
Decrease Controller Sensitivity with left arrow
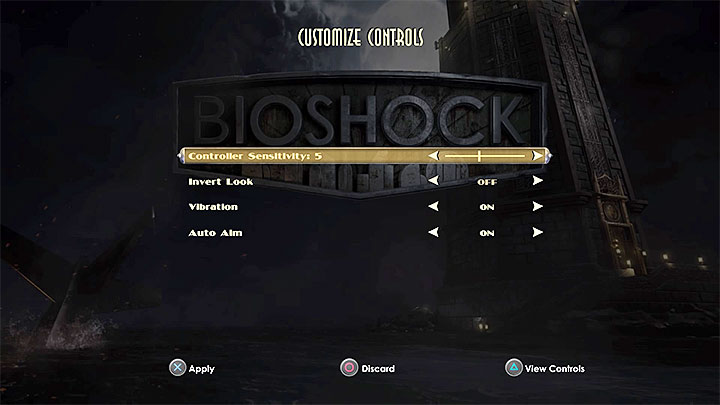(434, 156)
